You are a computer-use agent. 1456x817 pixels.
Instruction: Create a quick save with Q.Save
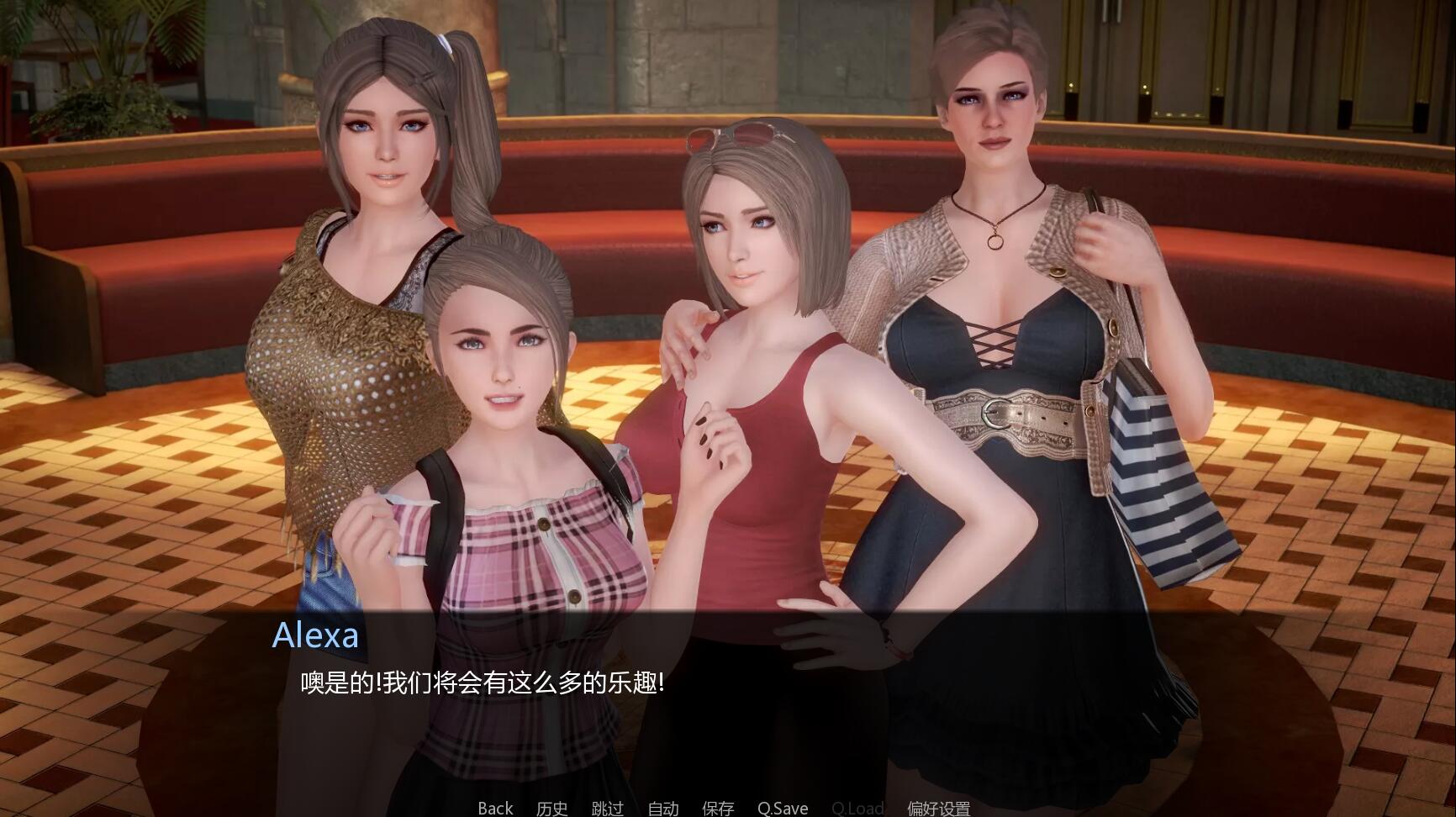[x=781, y=809]
